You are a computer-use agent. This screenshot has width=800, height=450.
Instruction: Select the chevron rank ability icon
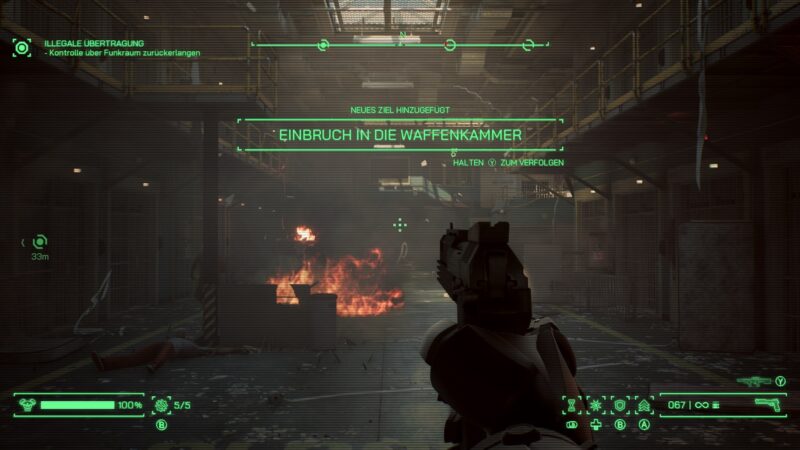pyautogui.click(x=644, y=405)
